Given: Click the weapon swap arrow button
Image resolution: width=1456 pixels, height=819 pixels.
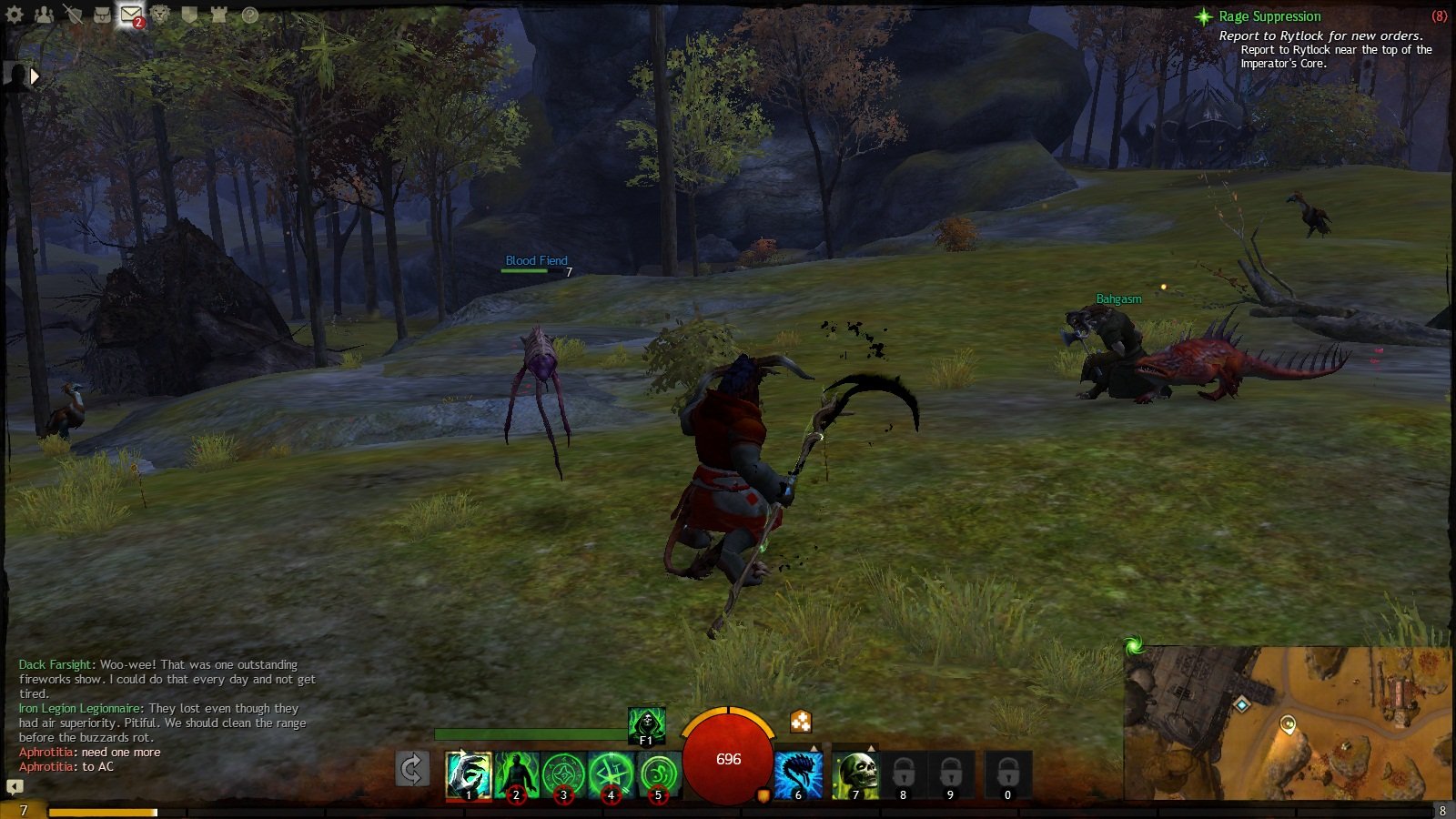Looking at the screenshot, I should click(412, 769).
